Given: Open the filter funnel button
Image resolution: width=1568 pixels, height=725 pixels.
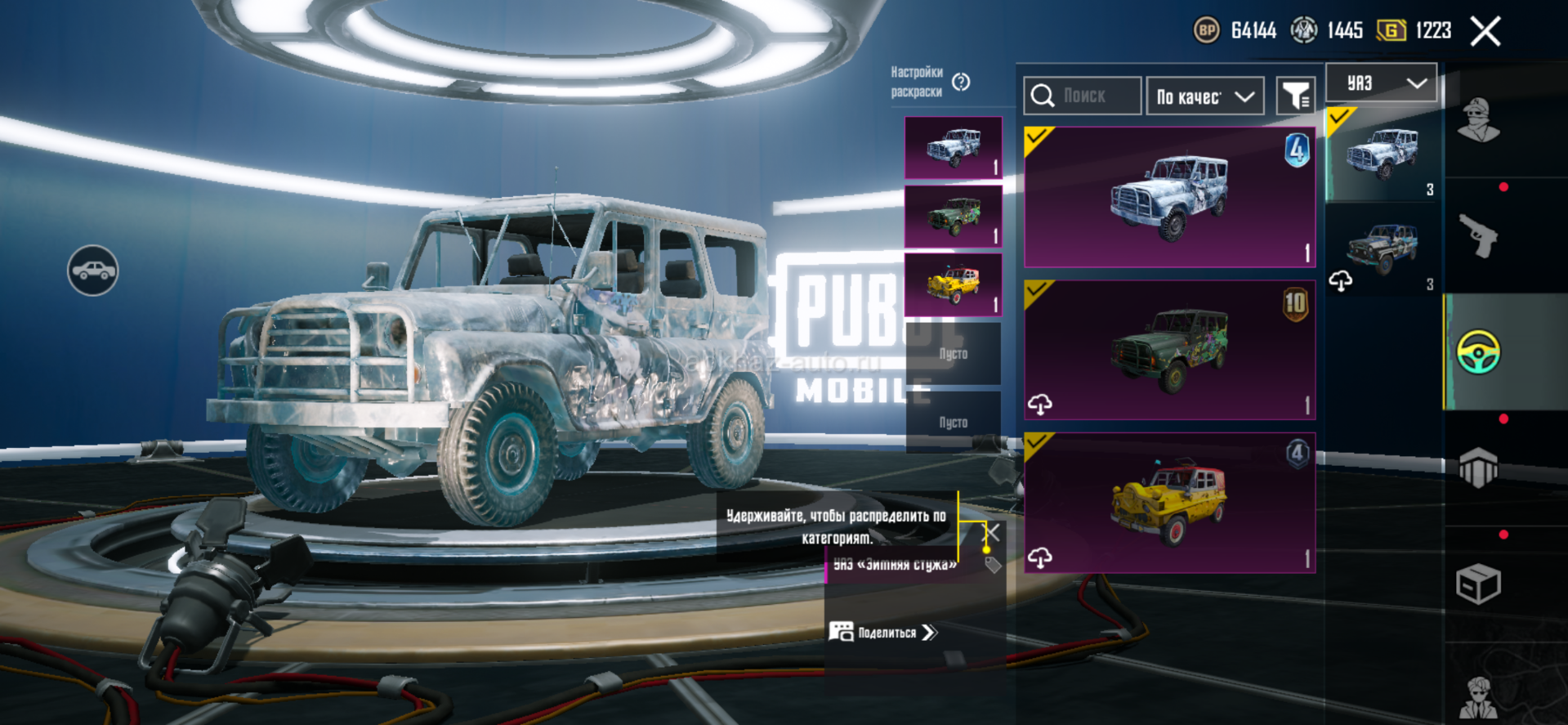Looking at the screenshot, I should 1295,96.
